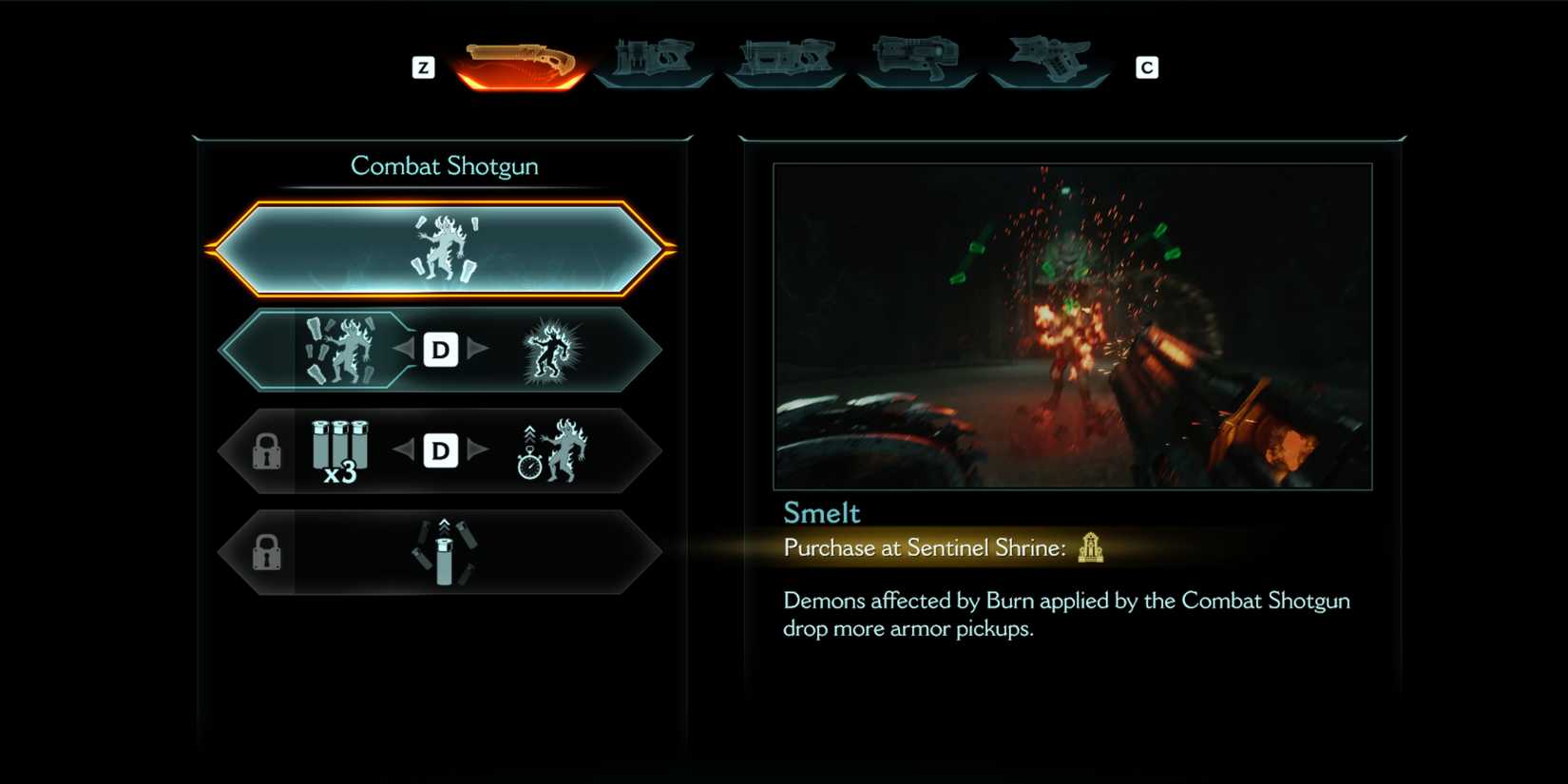Select the middle weapon icon at the top

click(x=785, y=62)
